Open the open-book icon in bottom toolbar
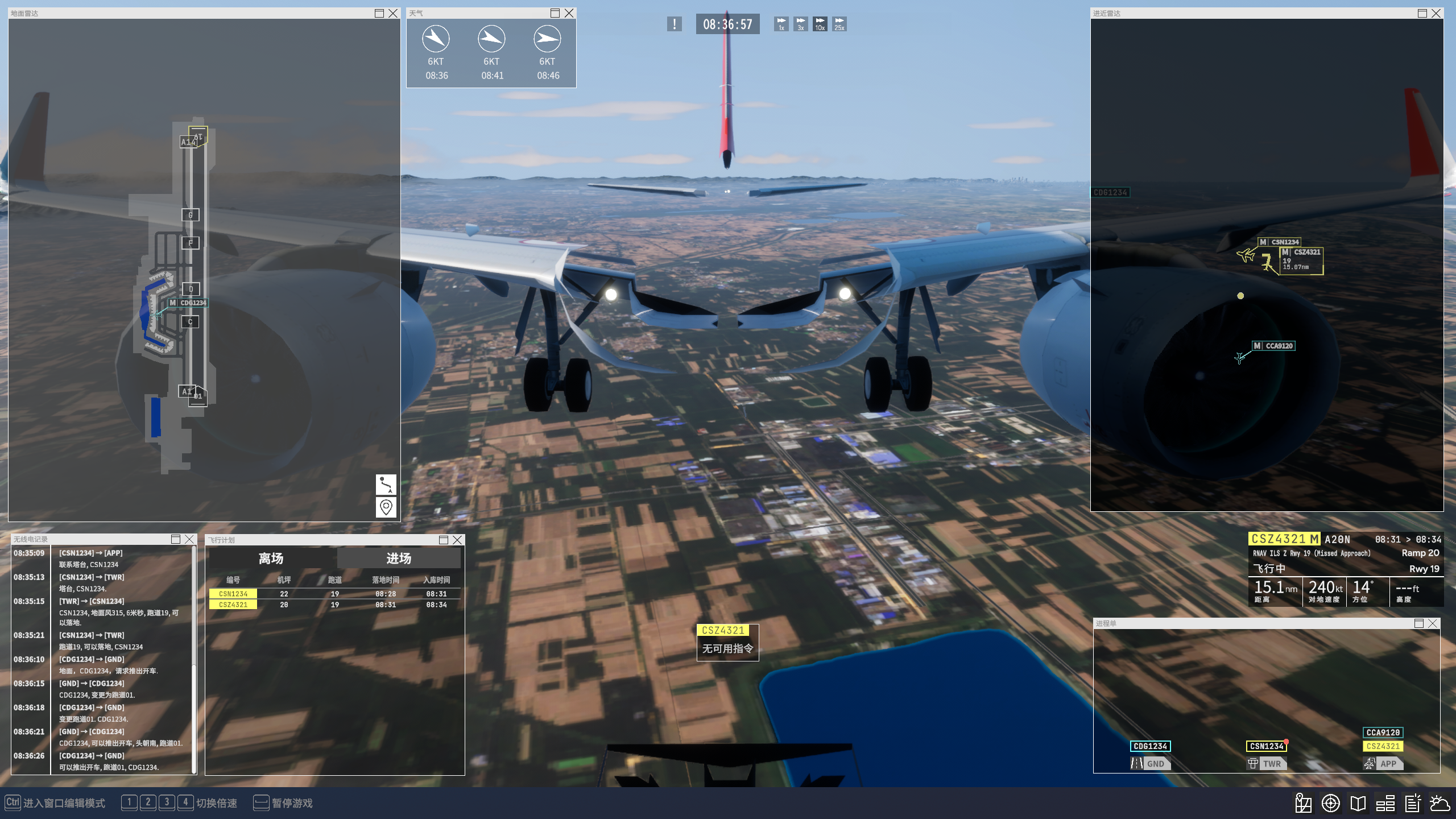 point(1358,803)
